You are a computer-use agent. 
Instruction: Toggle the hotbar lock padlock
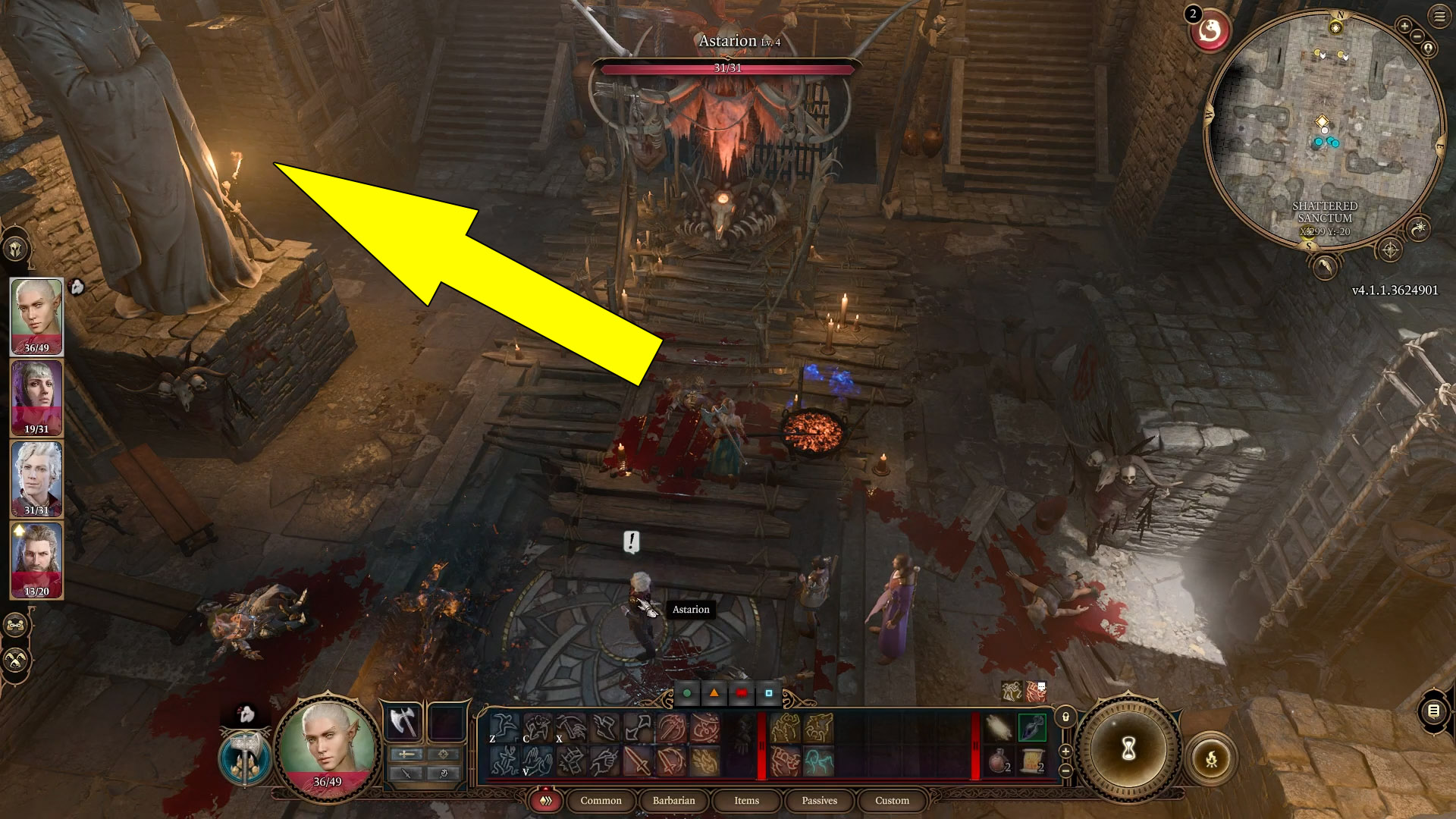(1065, 717)
